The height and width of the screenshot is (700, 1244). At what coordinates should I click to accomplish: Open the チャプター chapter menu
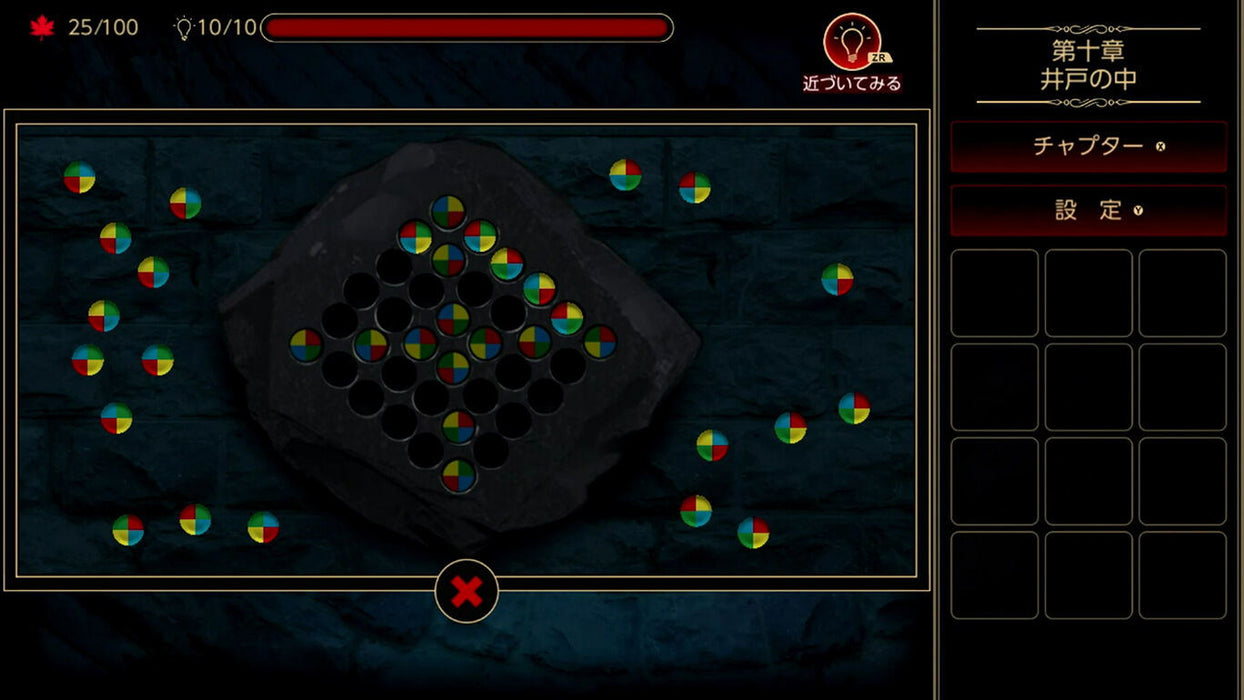click(1088, 146)
